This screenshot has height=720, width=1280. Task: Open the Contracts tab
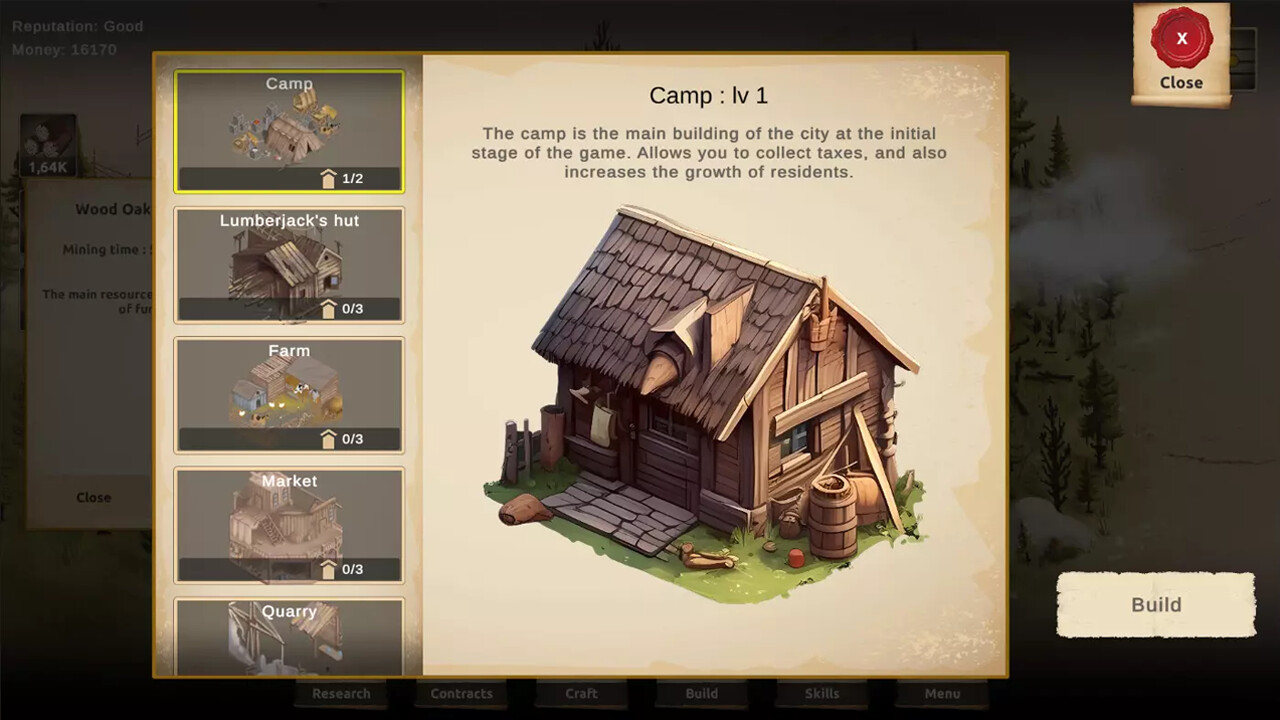click(x=461, y=693)
